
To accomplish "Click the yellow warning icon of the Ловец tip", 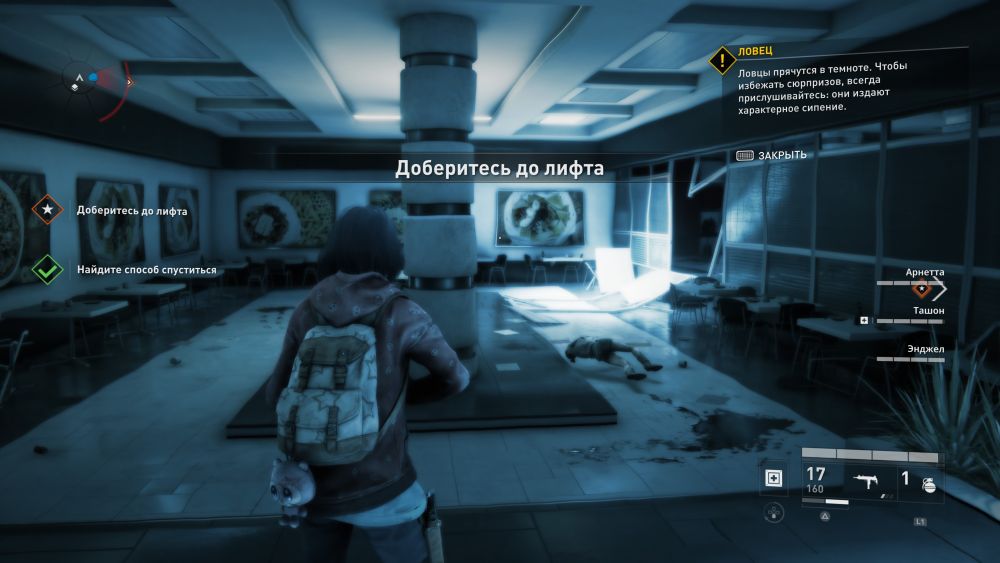I will (x=722, y=60).
